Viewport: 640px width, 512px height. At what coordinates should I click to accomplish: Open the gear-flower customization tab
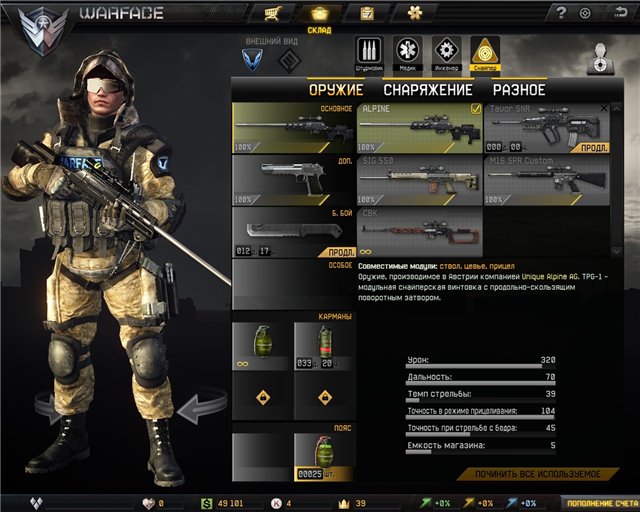point(415,13)
